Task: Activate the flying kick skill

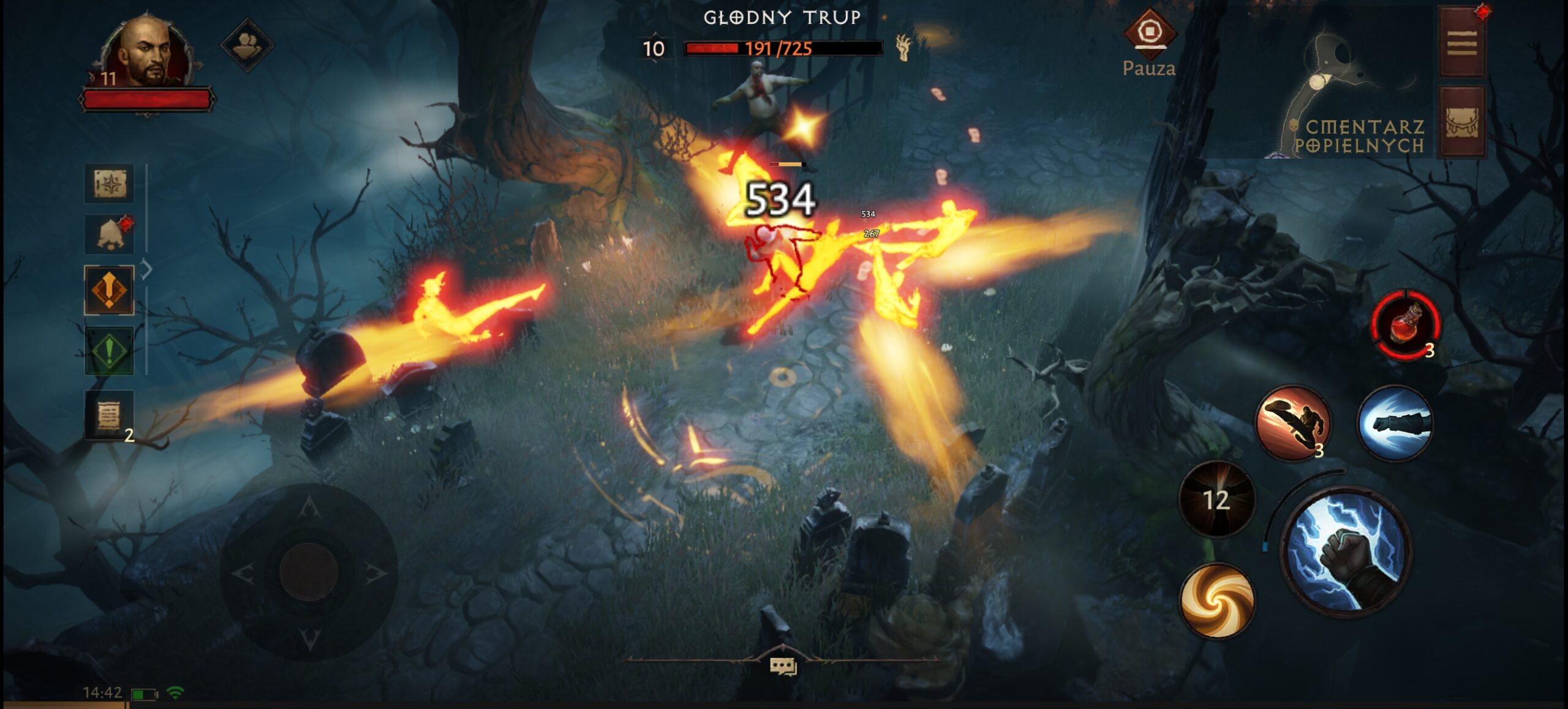Action: [1292, 422]
